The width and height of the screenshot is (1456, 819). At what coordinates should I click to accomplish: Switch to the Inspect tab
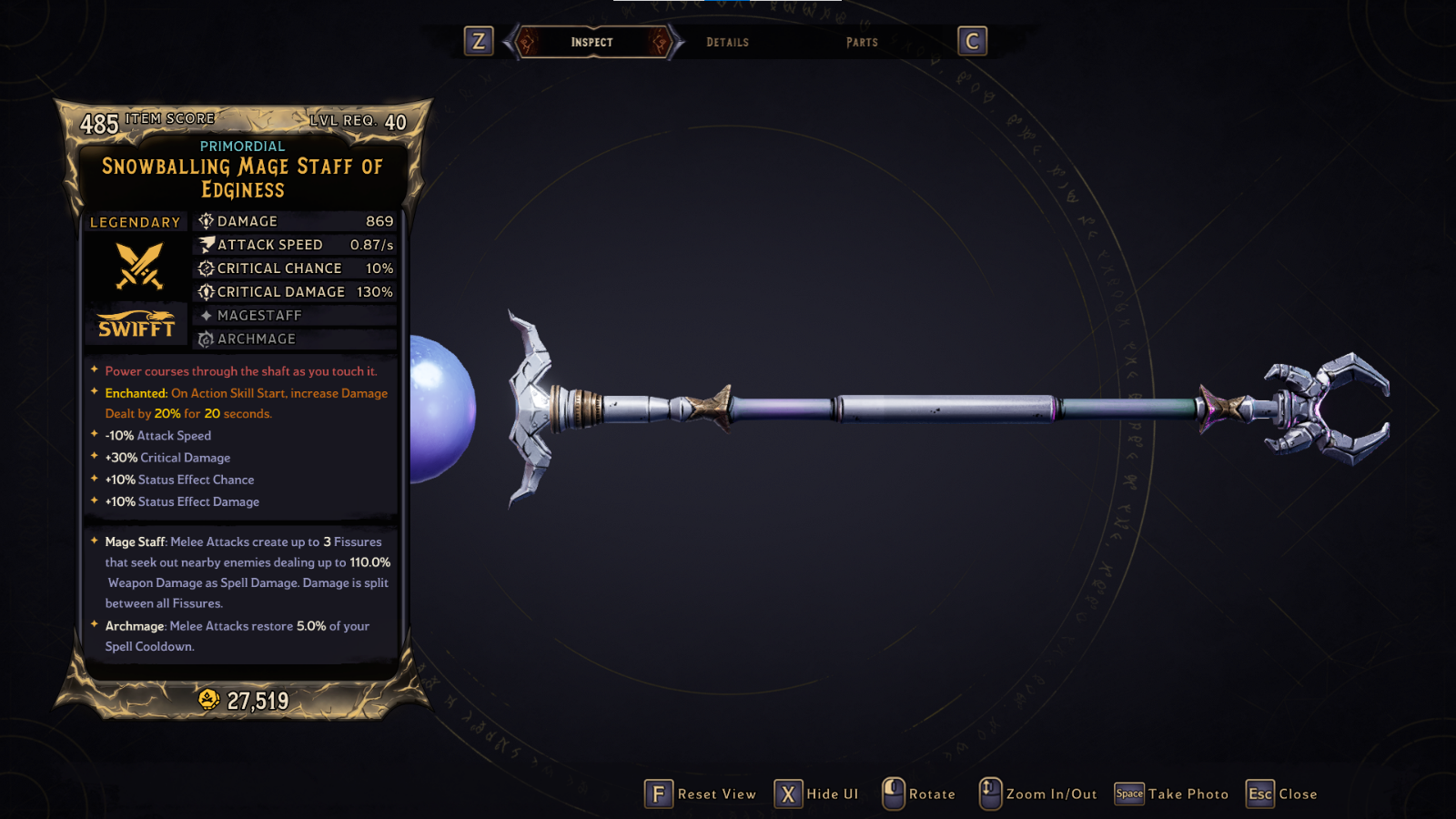point(592,42)
